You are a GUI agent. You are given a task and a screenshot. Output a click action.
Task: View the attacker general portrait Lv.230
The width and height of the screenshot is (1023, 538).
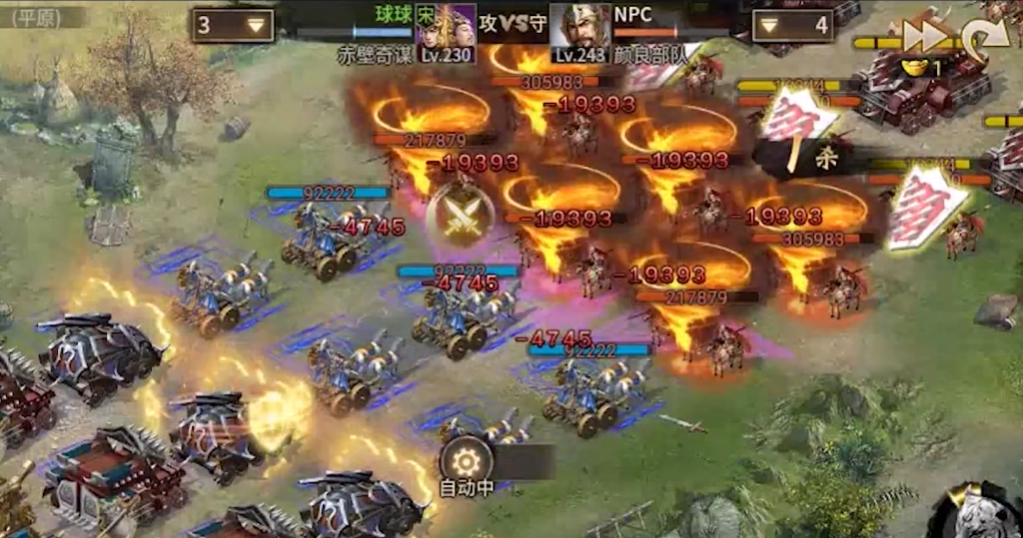446,31
